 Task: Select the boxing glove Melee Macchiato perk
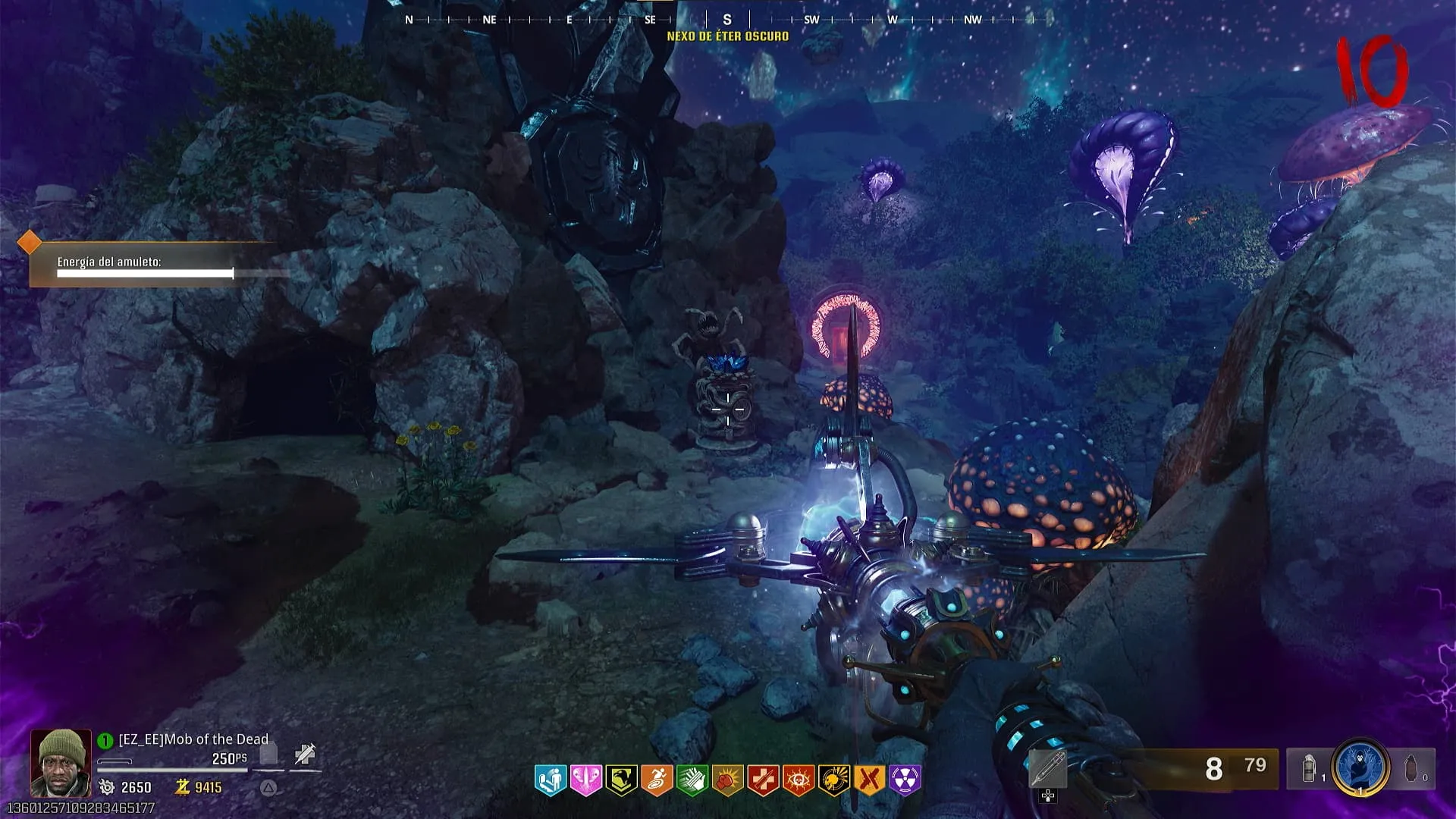727,780
